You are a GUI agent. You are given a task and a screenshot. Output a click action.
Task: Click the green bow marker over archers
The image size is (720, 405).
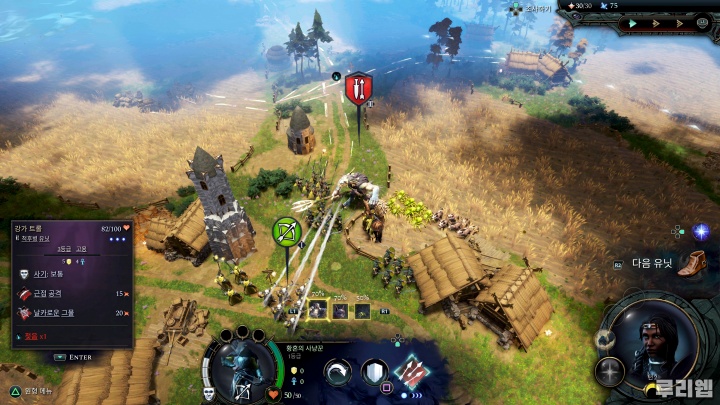click(287, 232)
